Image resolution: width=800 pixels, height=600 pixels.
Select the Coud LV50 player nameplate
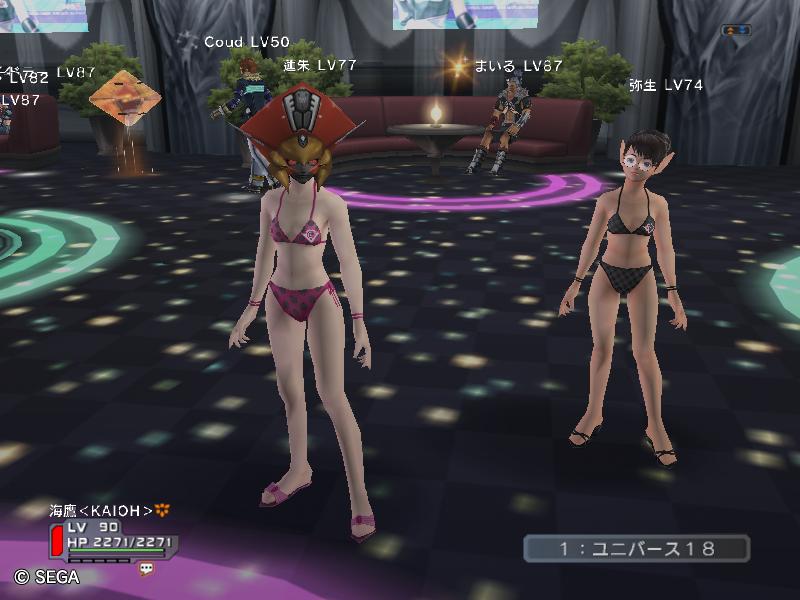246,42
